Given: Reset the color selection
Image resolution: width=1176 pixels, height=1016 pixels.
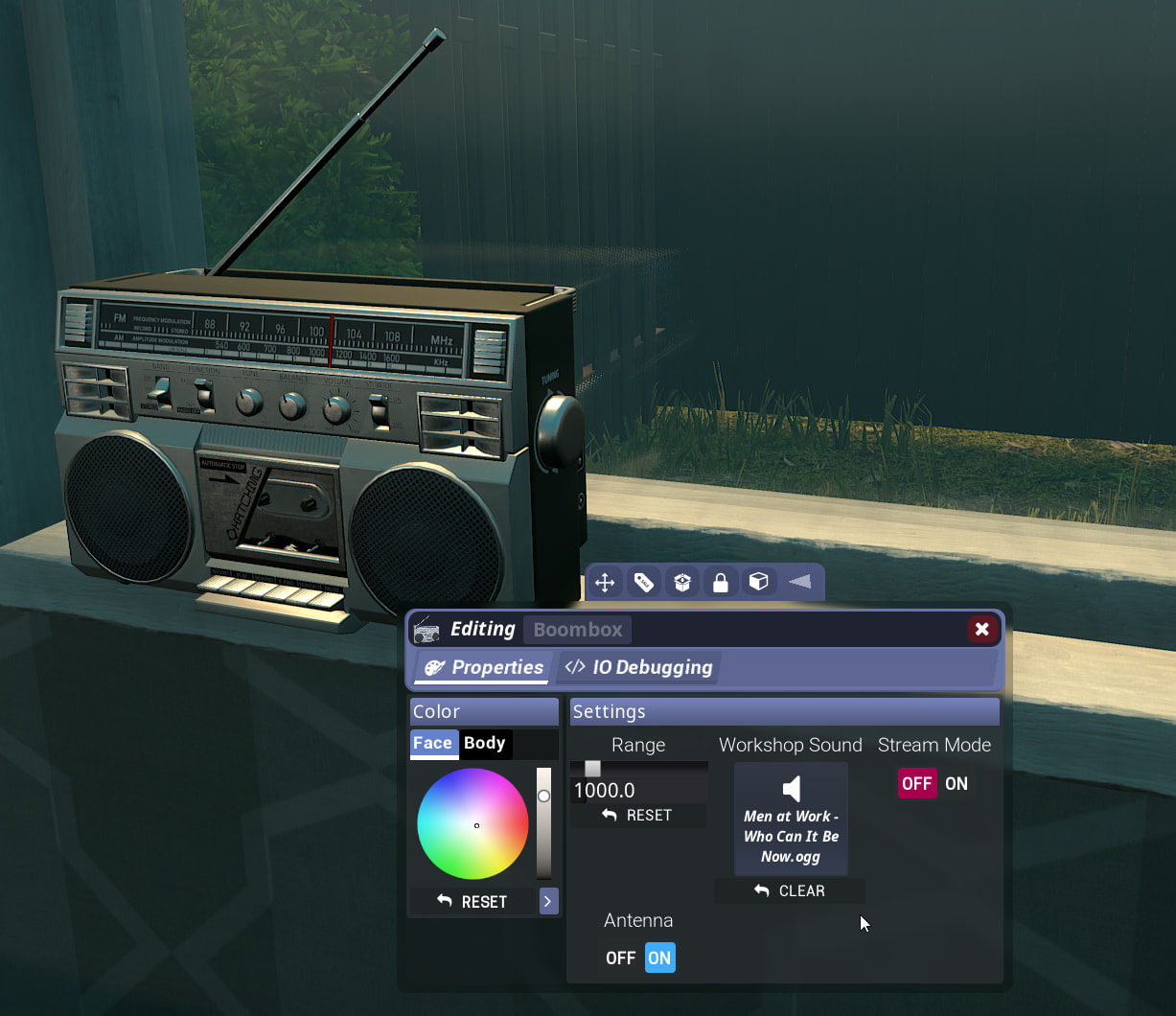Looking at the screenshot, I should 473,901.
